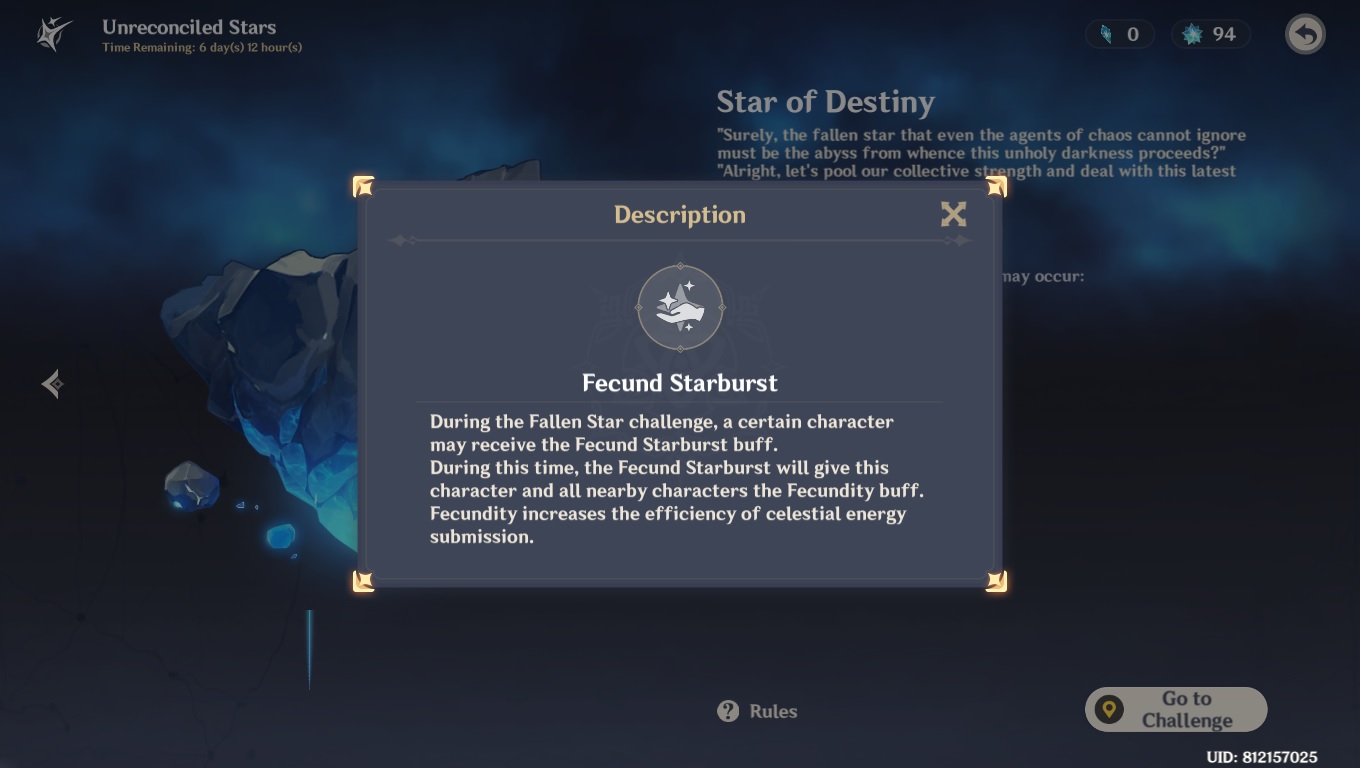The width and height of the screenshot is (1360, 768).
Task: Select the Star of Destiny heading
Action: (825, 101)
